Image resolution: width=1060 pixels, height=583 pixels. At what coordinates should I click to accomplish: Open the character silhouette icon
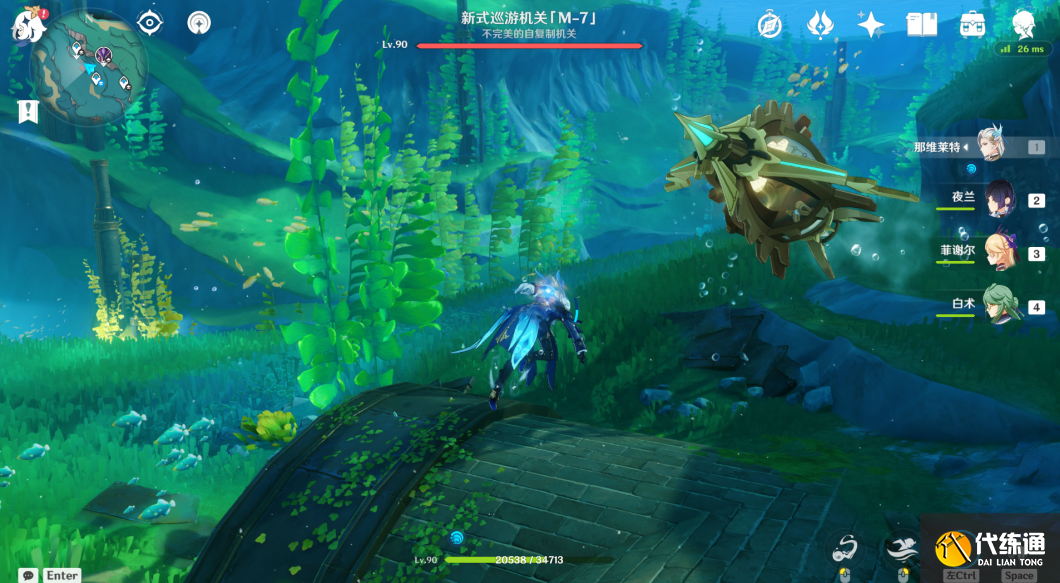(1022, 24)
